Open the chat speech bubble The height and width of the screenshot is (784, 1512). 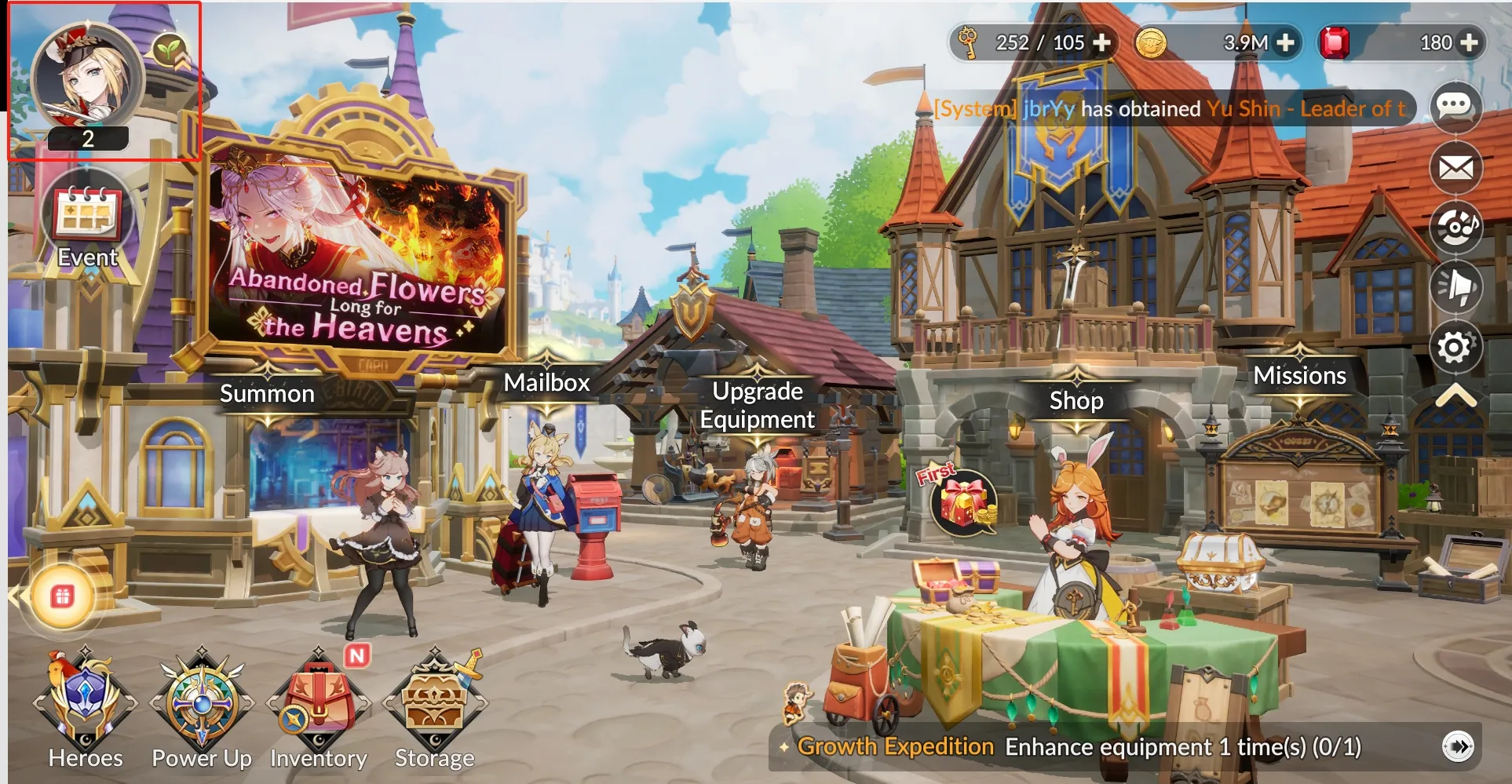[x=1455, y=106]
